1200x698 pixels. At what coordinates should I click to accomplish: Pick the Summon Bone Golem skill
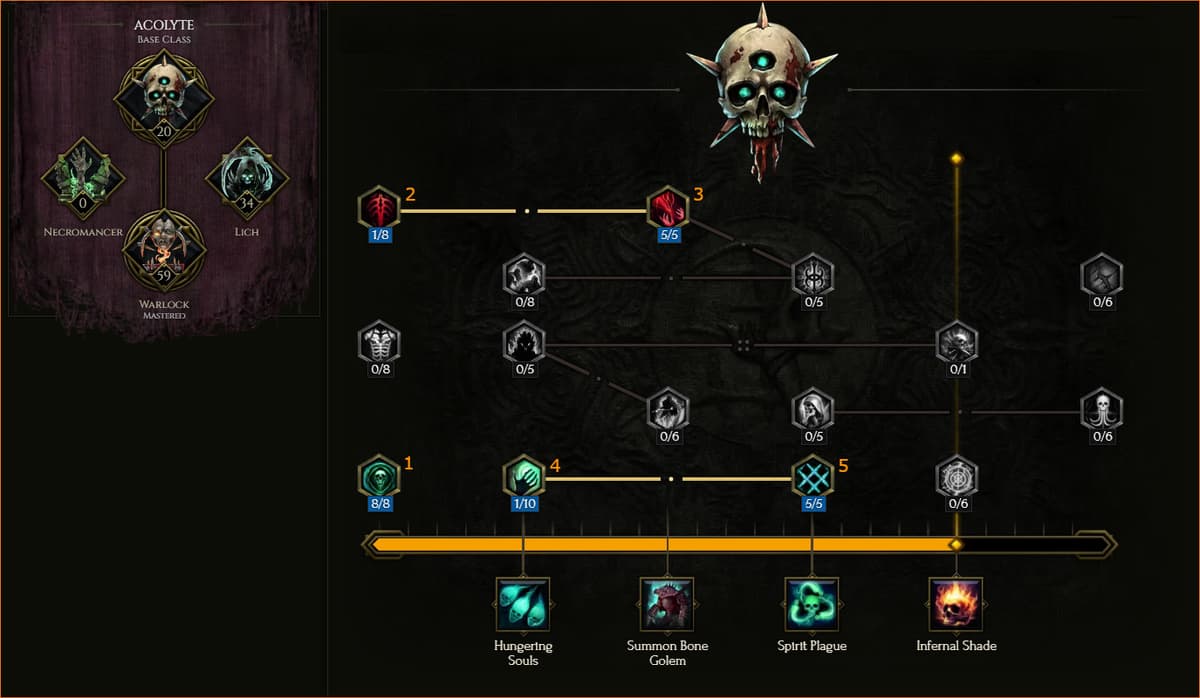667,603
